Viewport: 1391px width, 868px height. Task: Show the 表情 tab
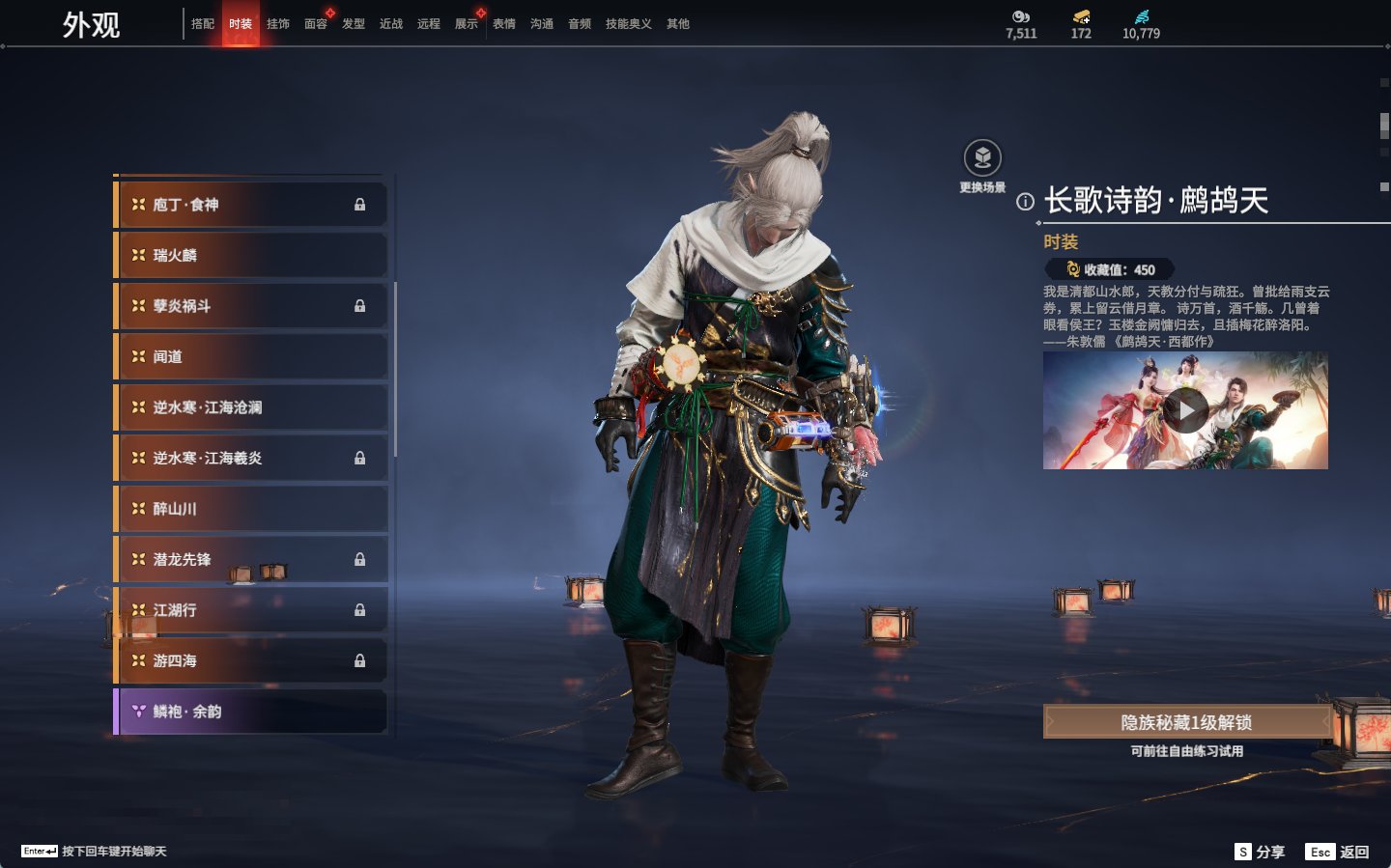click(x=504, y=24)
